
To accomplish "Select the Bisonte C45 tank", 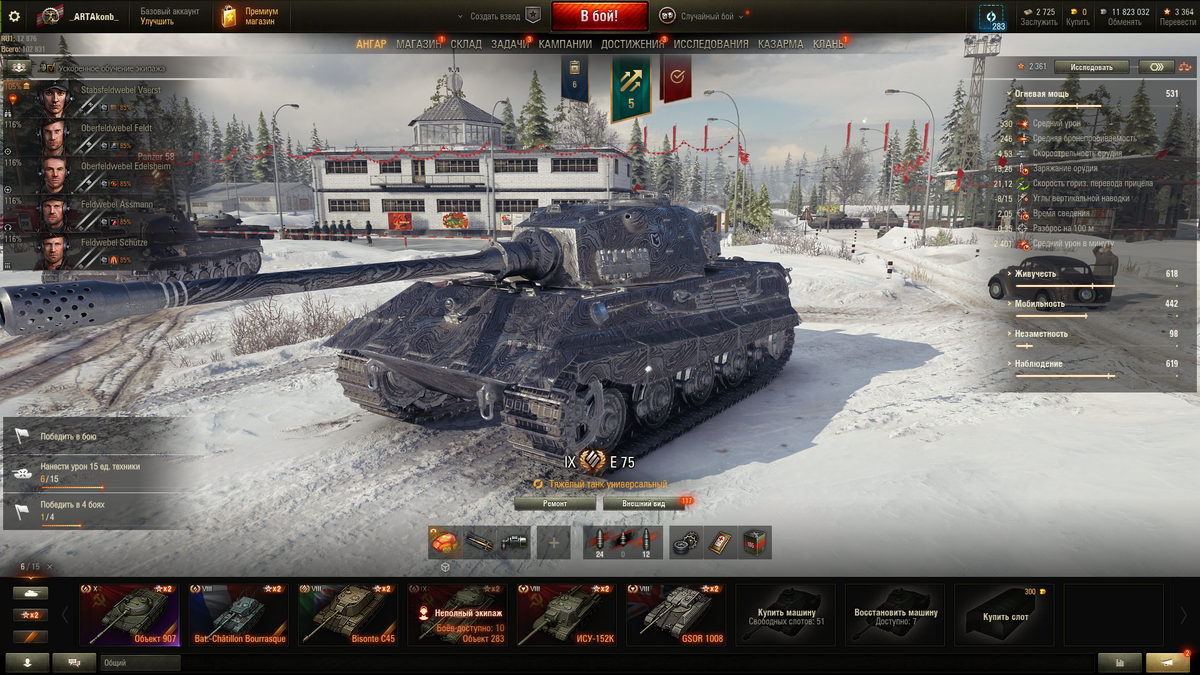I will coord(347,615).
